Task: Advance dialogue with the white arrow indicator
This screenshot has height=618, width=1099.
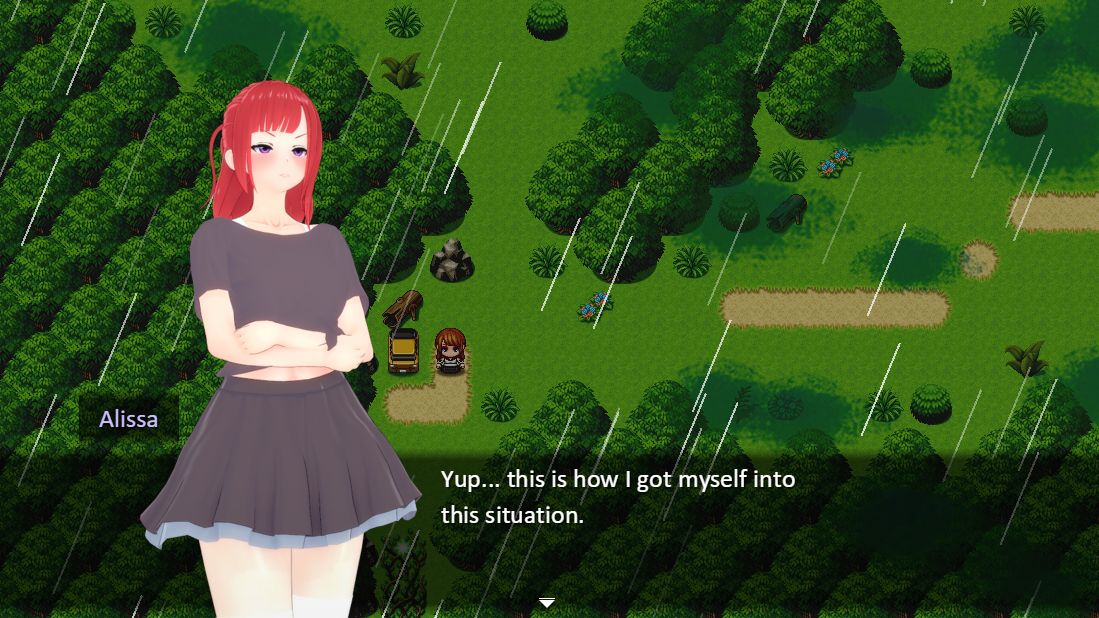Action: coord(547,602)
